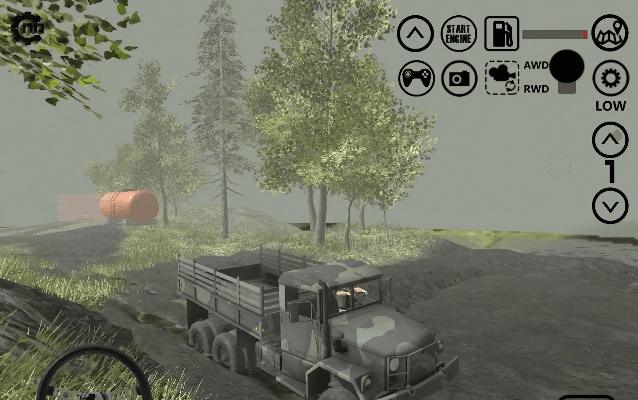Shift up with the gear up arrow
638x400 pixels.
[x=610, y=140]
